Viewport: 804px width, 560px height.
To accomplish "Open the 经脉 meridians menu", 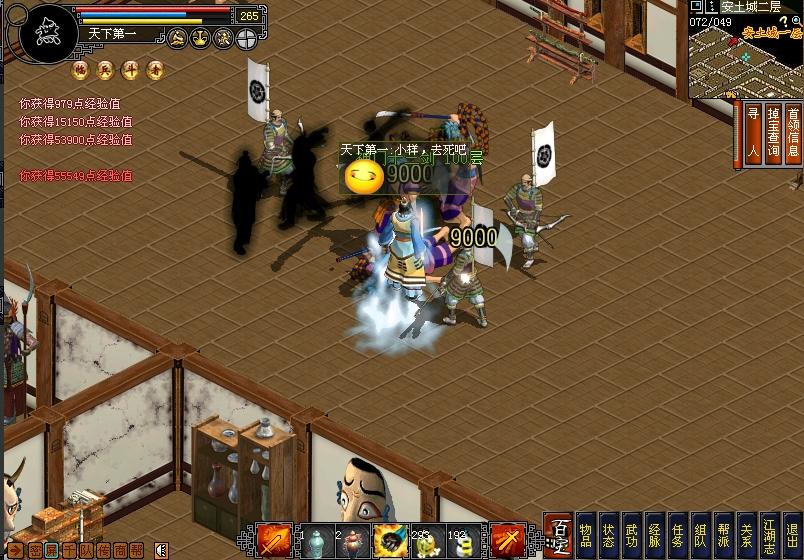I will tap(654, 535).
